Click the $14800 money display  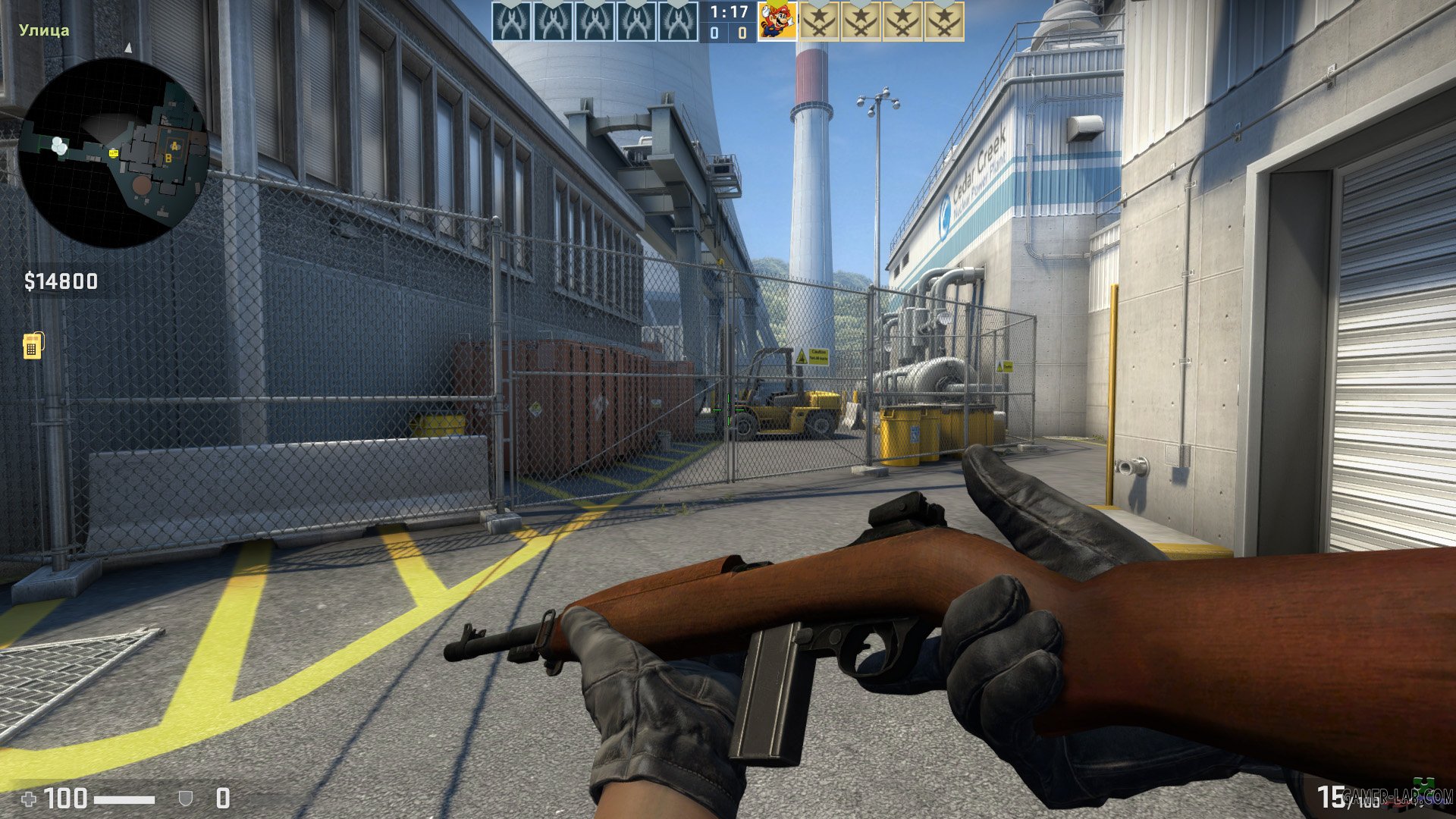(x=61, y=282)
